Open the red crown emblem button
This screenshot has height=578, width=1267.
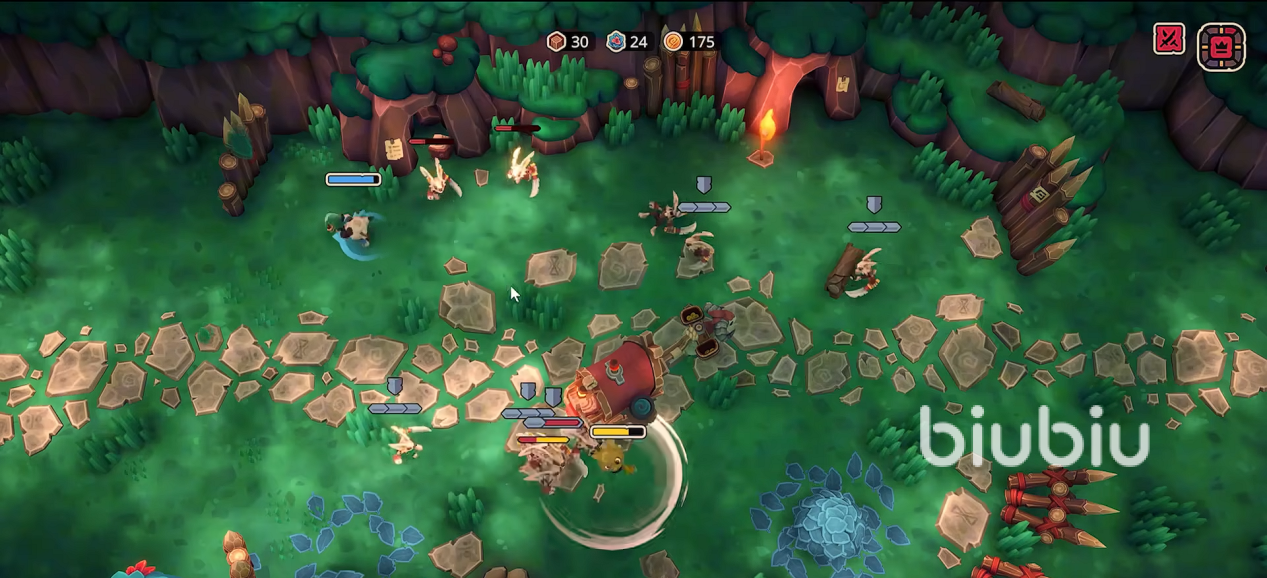coord(1221,46)
